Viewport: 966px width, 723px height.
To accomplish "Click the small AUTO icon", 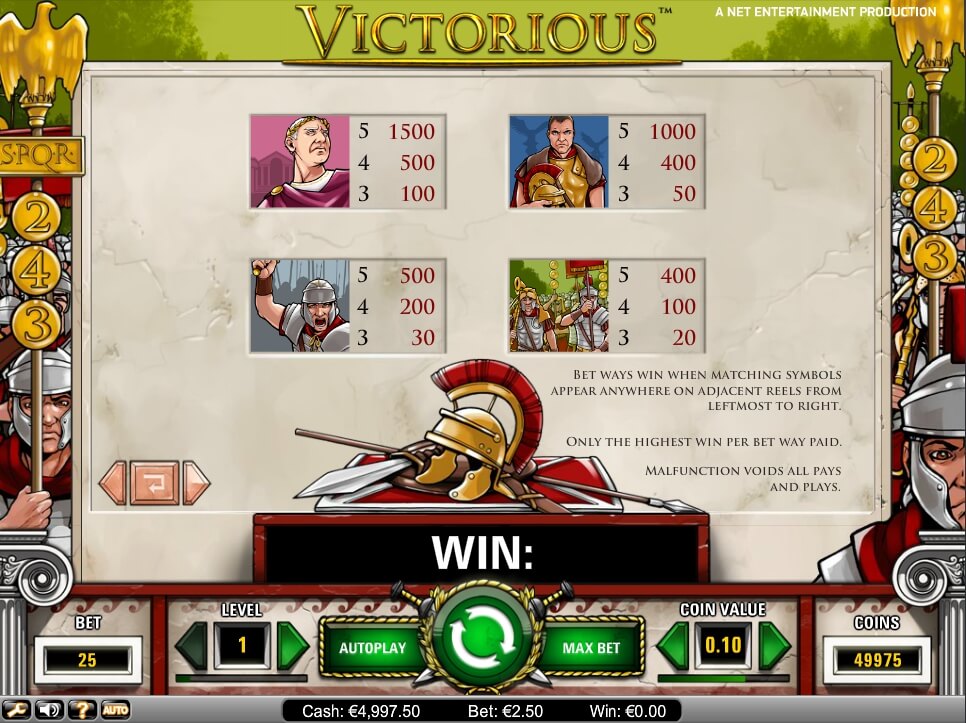I will [x=115, y=710].
